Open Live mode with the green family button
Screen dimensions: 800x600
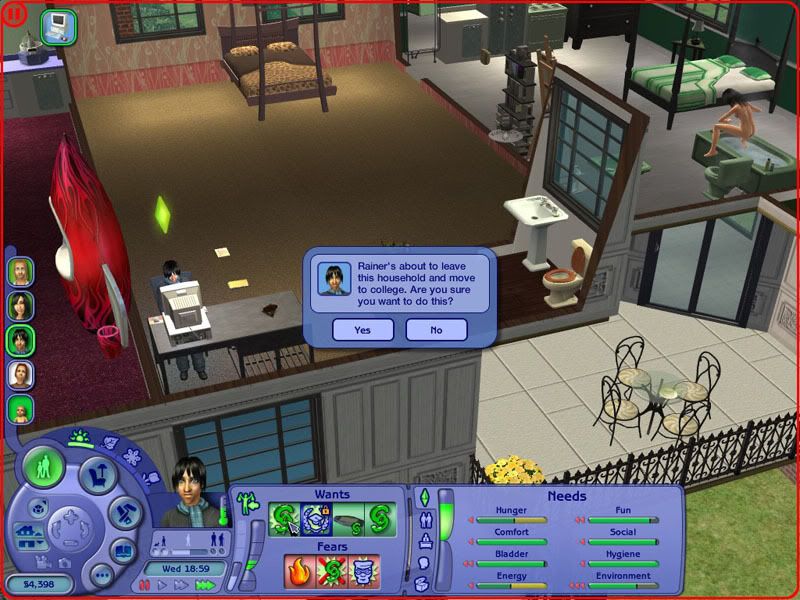(44, 468)
